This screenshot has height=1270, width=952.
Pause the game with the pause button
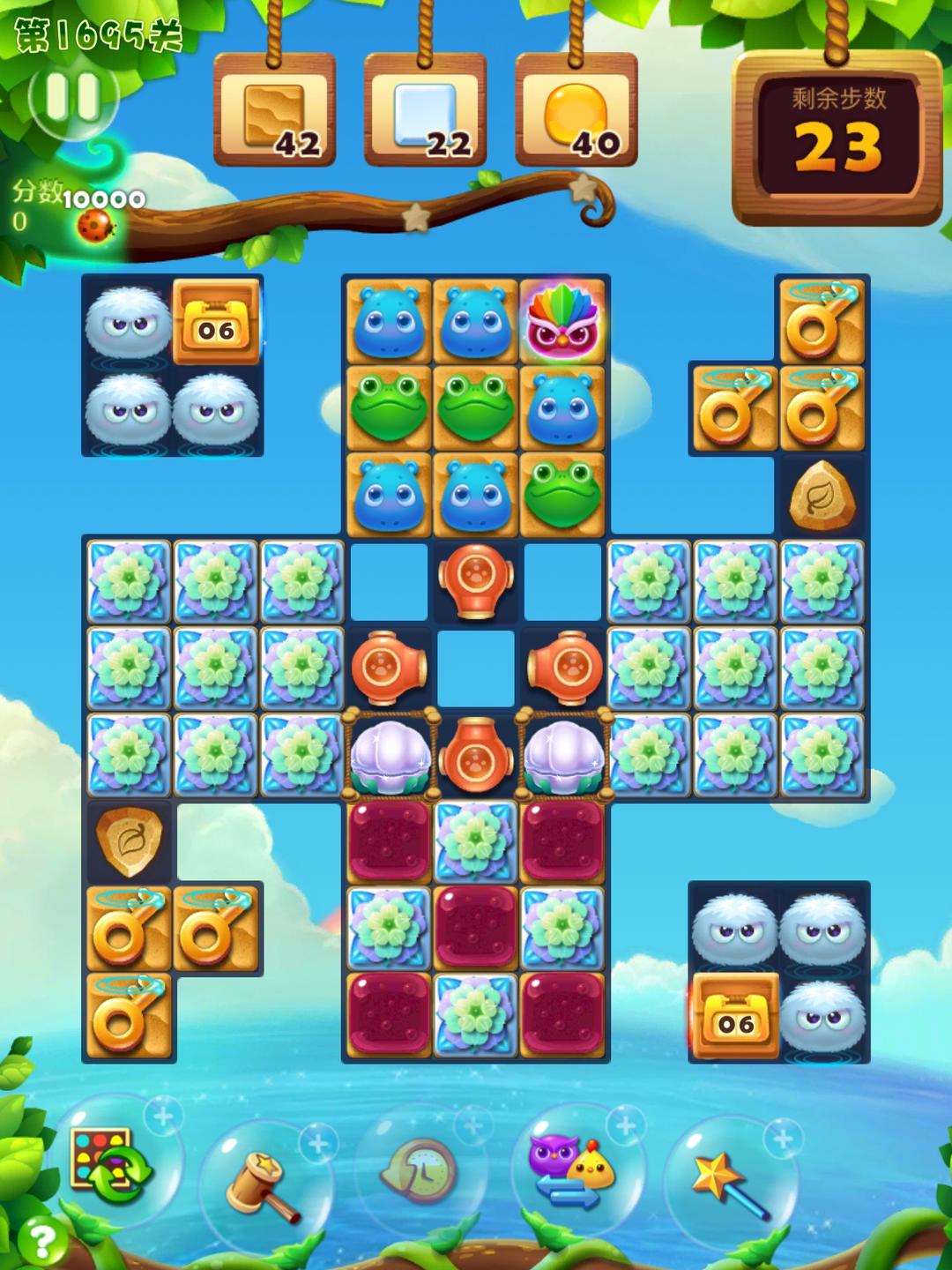[x=72, y=97]
